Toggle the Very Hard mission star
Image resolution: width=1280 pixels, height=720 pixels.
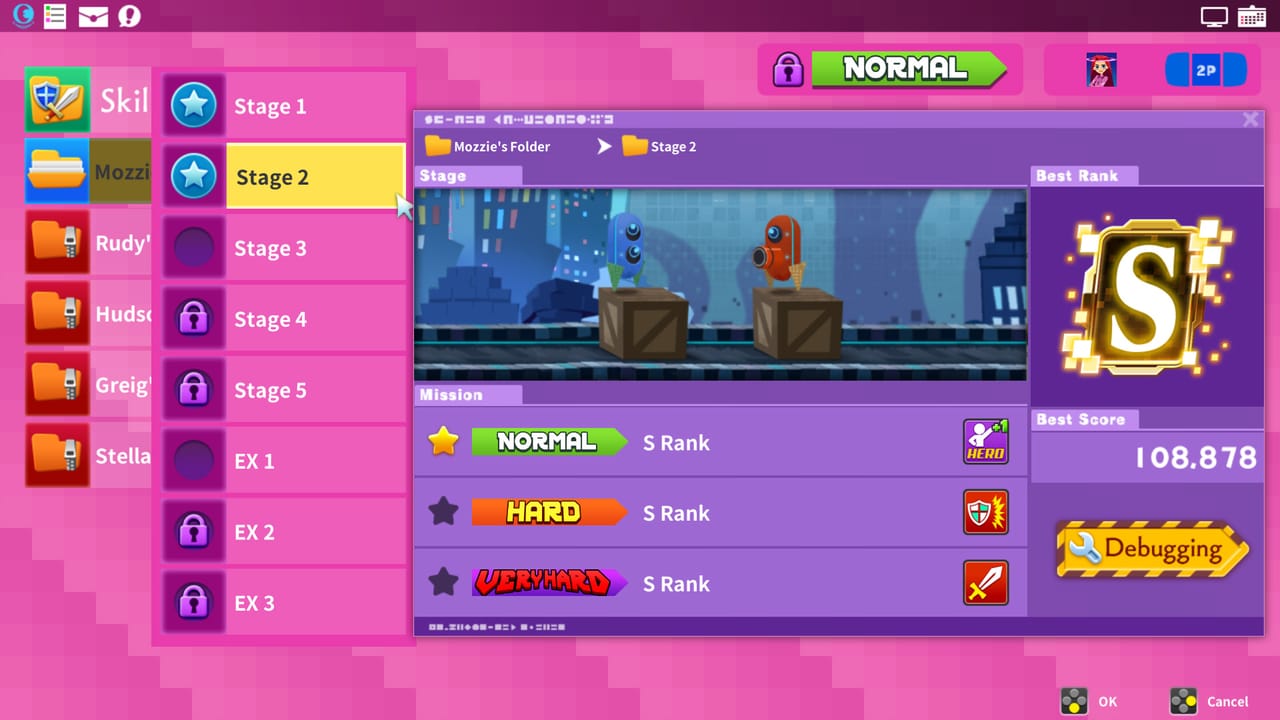(442, 582)
